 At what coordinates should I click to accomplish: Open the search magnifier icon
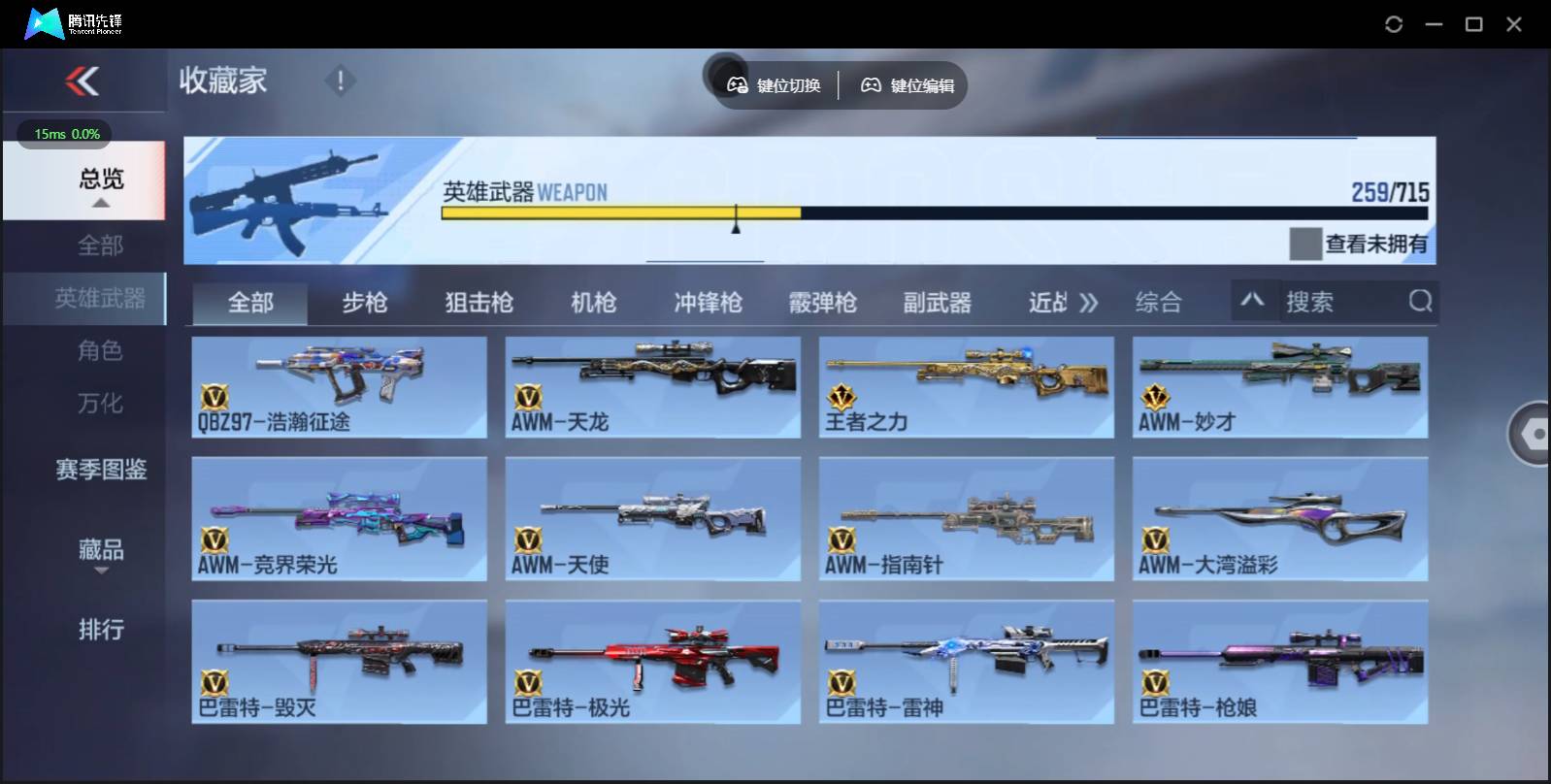pyautogui.click(x=1421, y=302)
